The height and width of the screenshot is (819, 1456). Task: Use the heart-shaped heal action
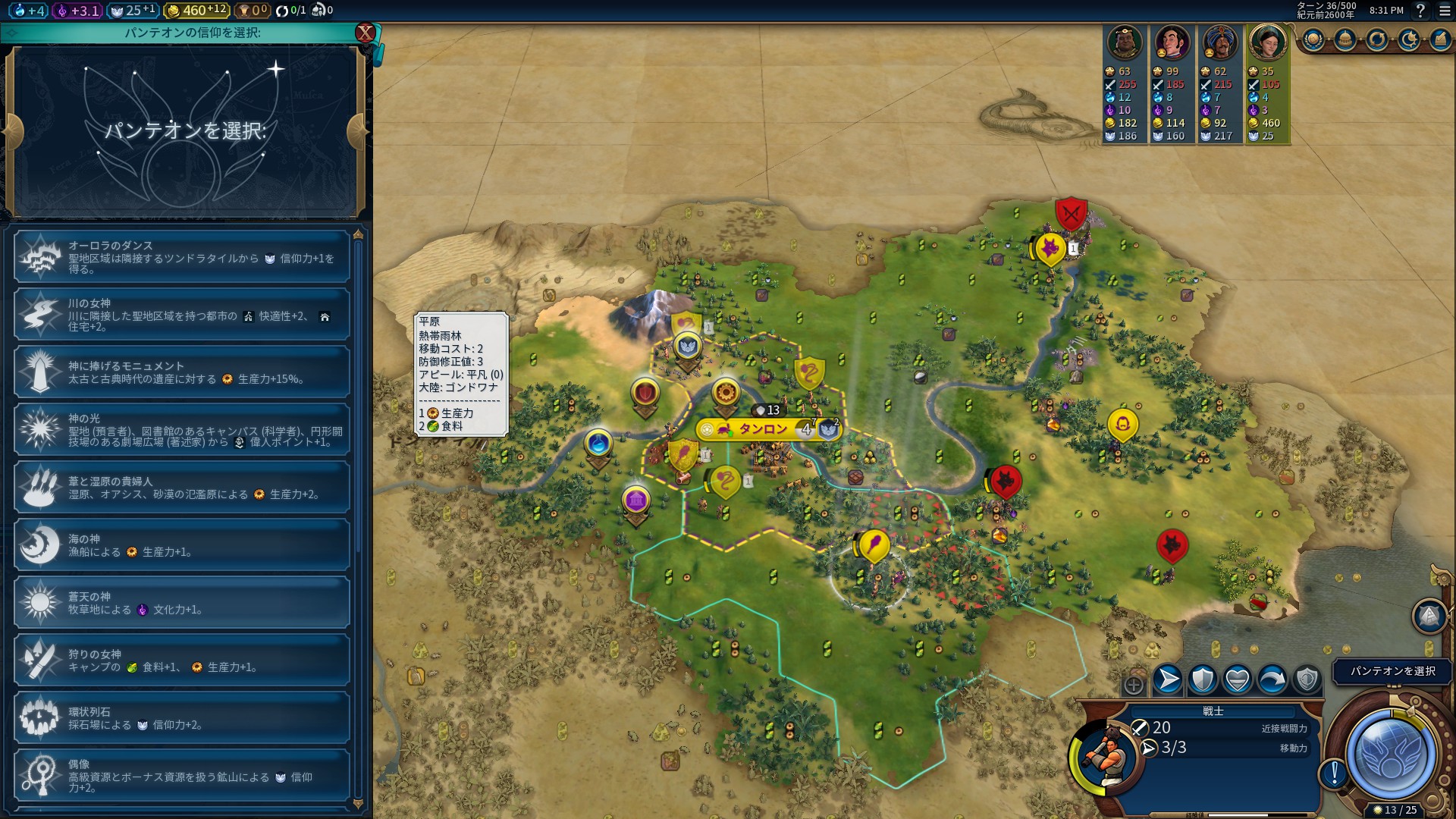1238,680
